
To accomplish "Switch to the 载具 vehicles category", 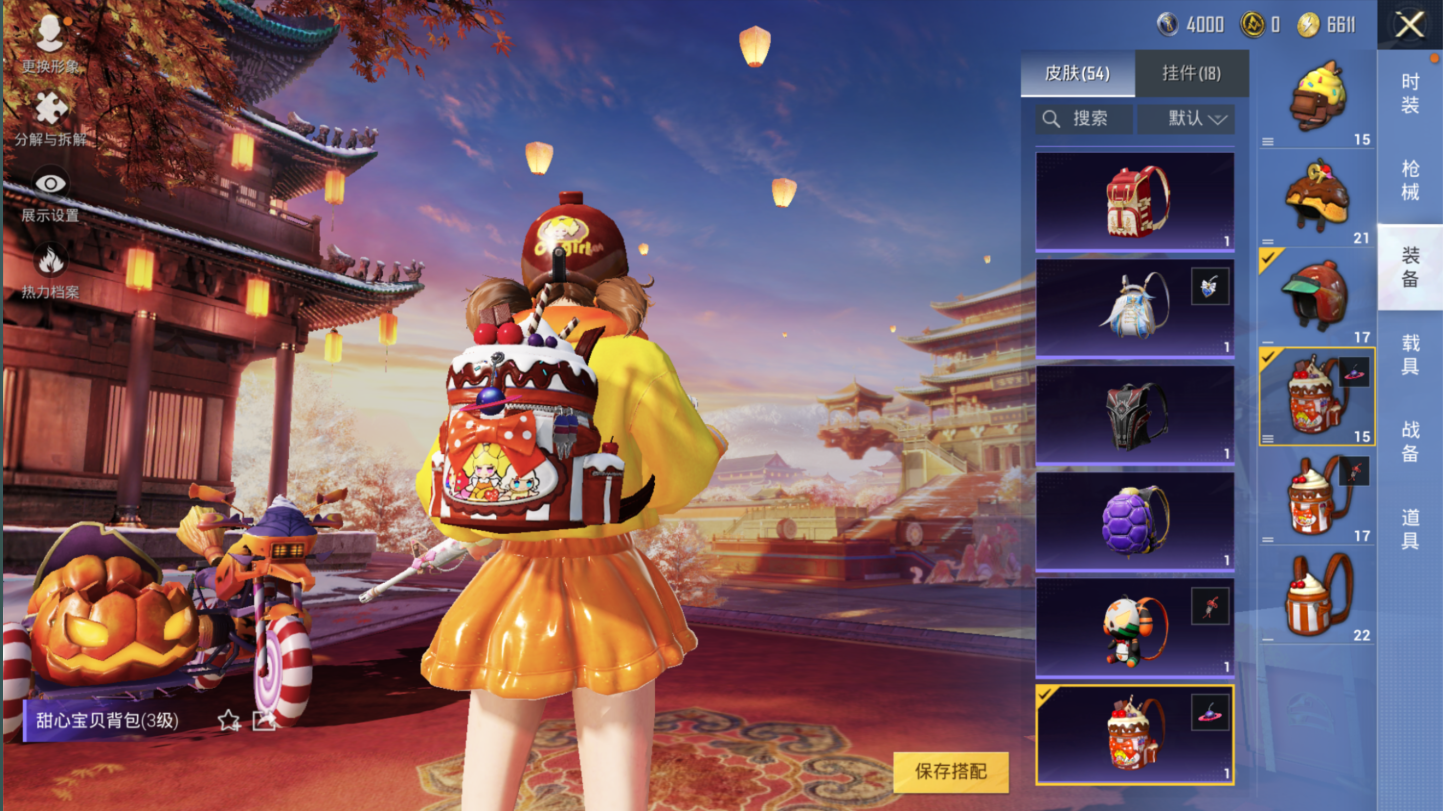I will (1410, 355).
